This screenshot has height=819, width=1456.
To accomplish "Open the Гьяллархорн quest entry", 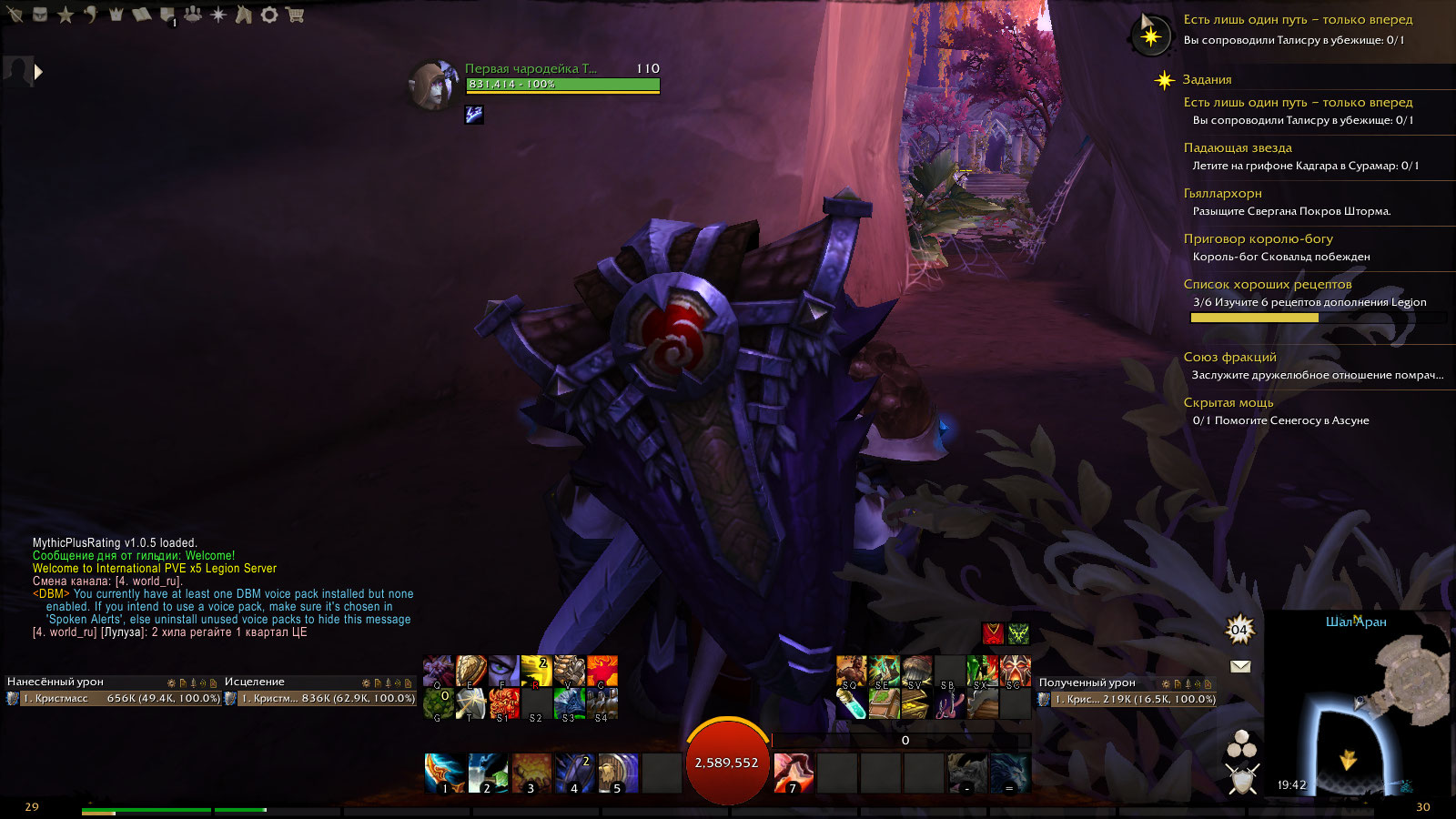I will click(x=1222, y=193).
